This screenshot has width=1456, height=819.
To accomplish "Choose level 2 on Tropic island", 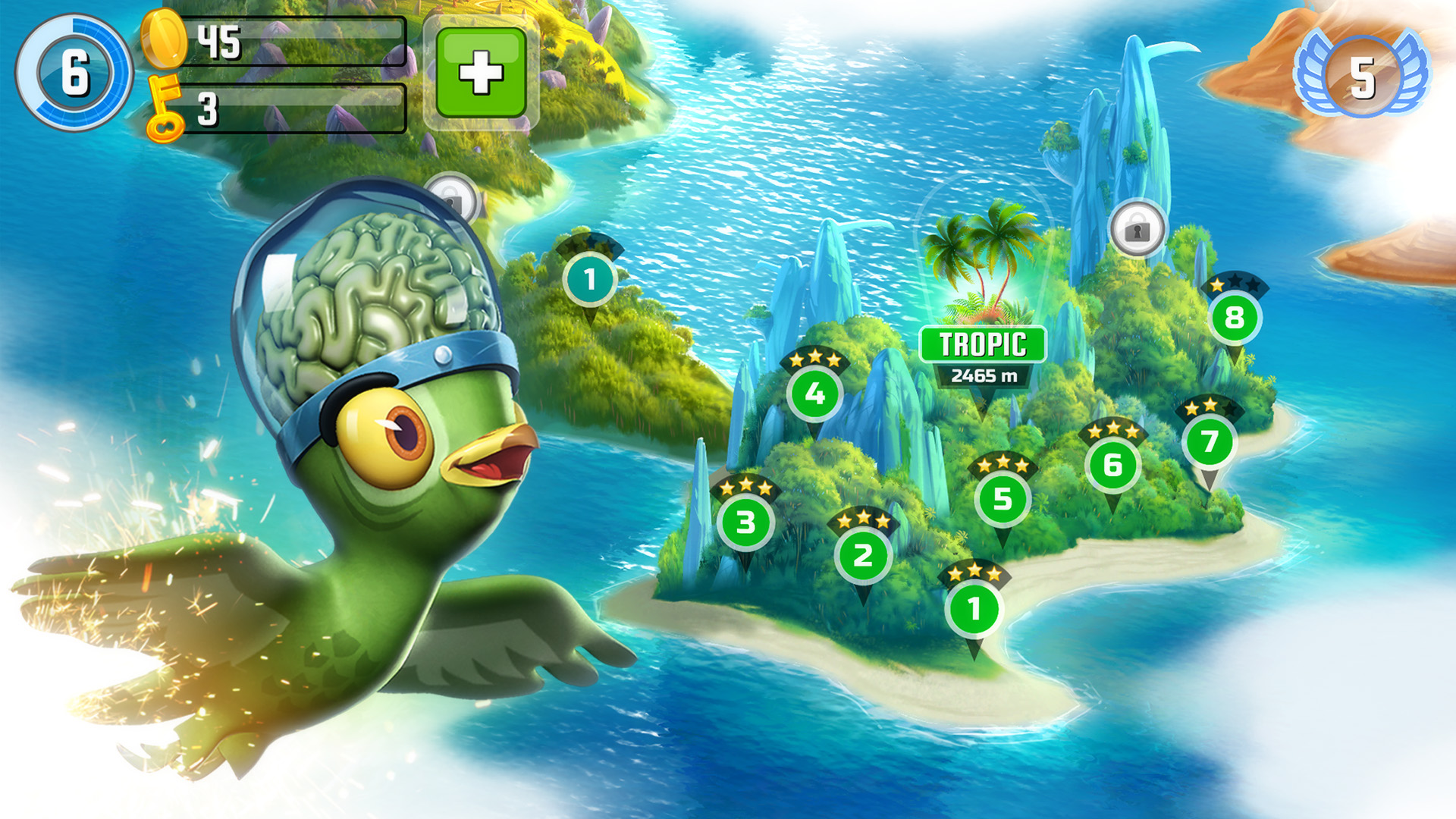I will tap(863, 555).
